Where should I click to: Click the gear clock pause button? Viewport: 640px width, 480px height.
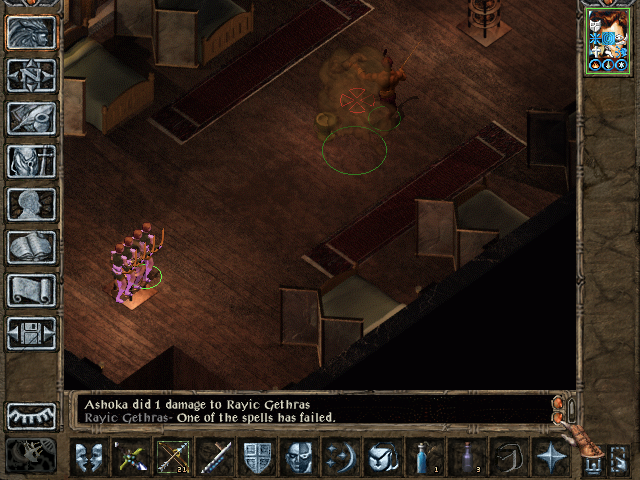click(x=31, y=455)
